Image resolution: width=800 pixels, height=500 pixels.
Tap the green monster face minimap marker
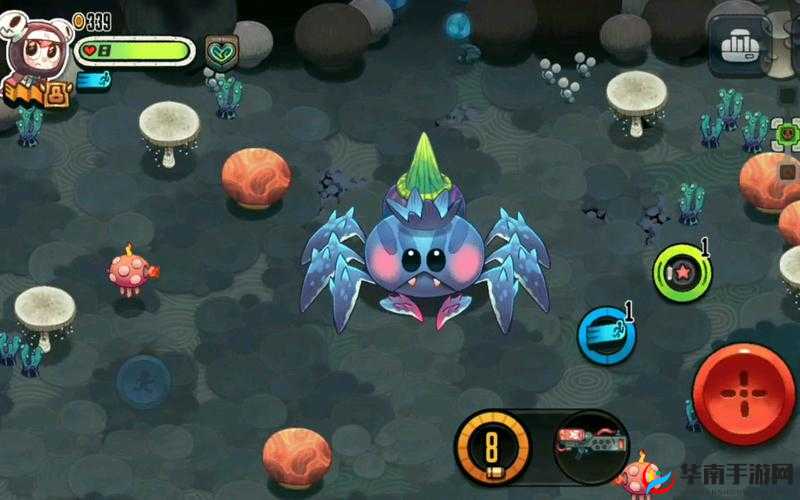coord(788,131)
